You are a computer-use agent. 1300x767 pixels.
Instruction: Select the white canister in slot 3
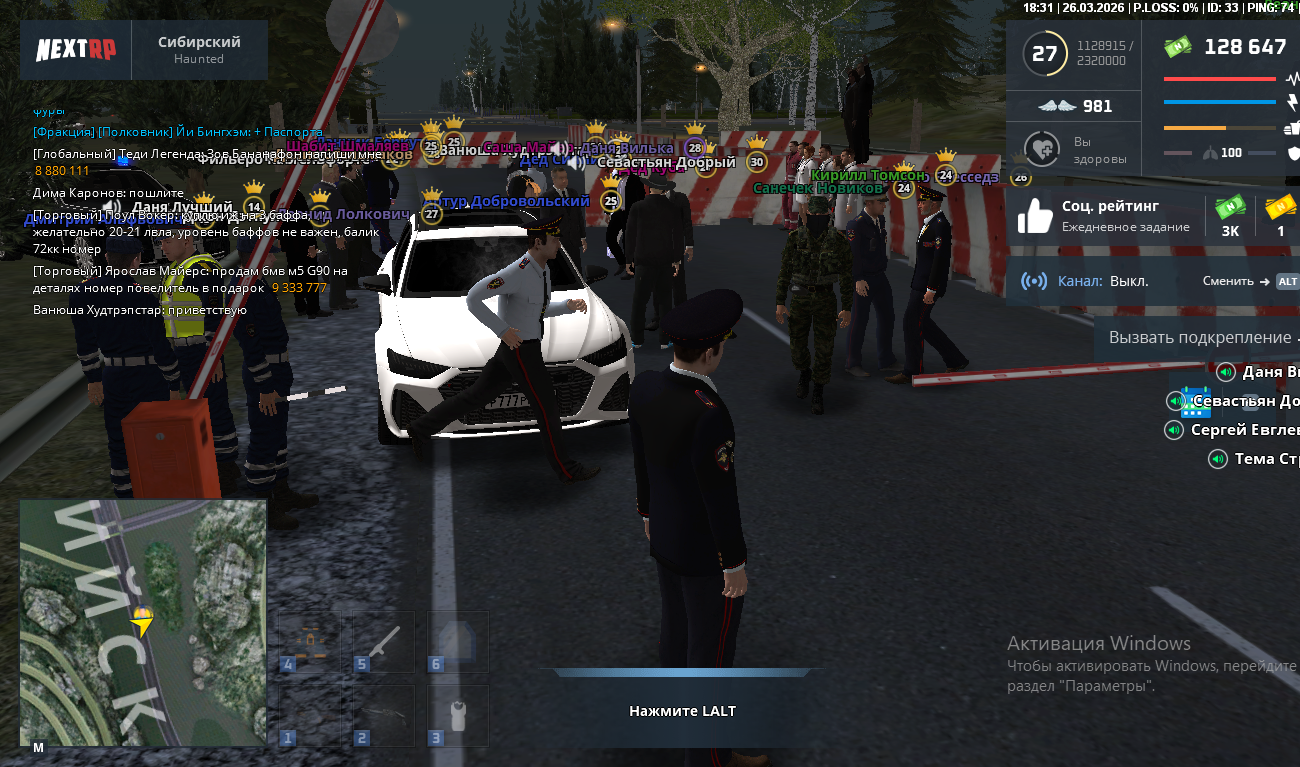tap(458, 716)
